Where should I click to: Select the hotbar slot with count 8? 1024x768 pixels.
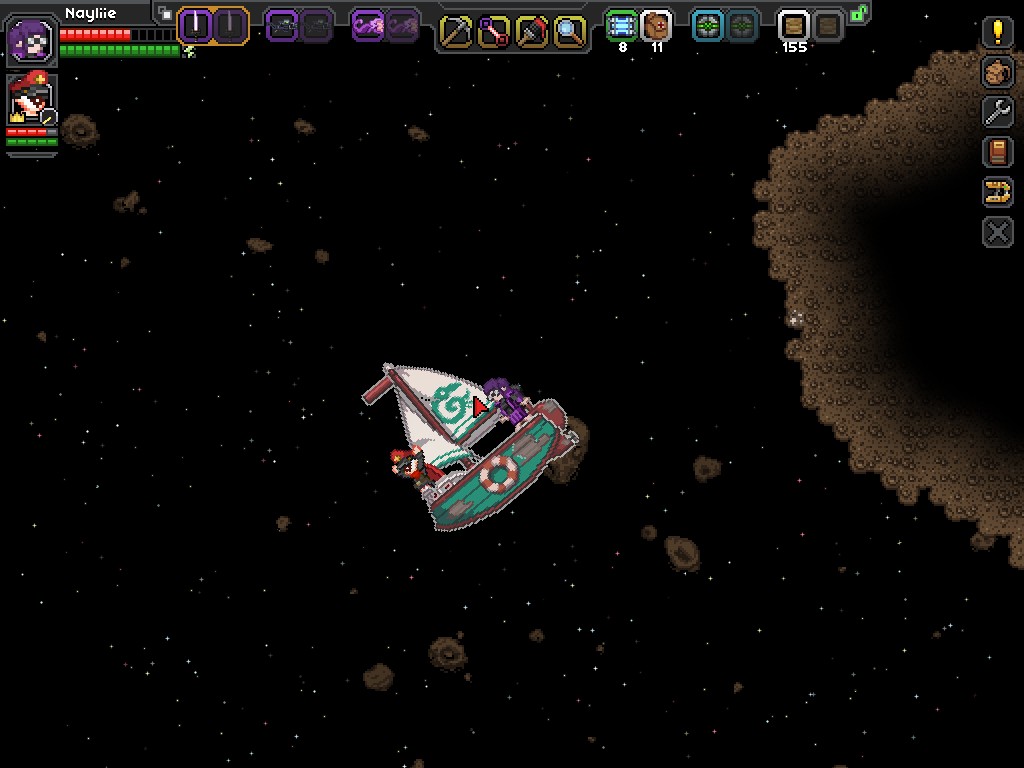[622, 26]
